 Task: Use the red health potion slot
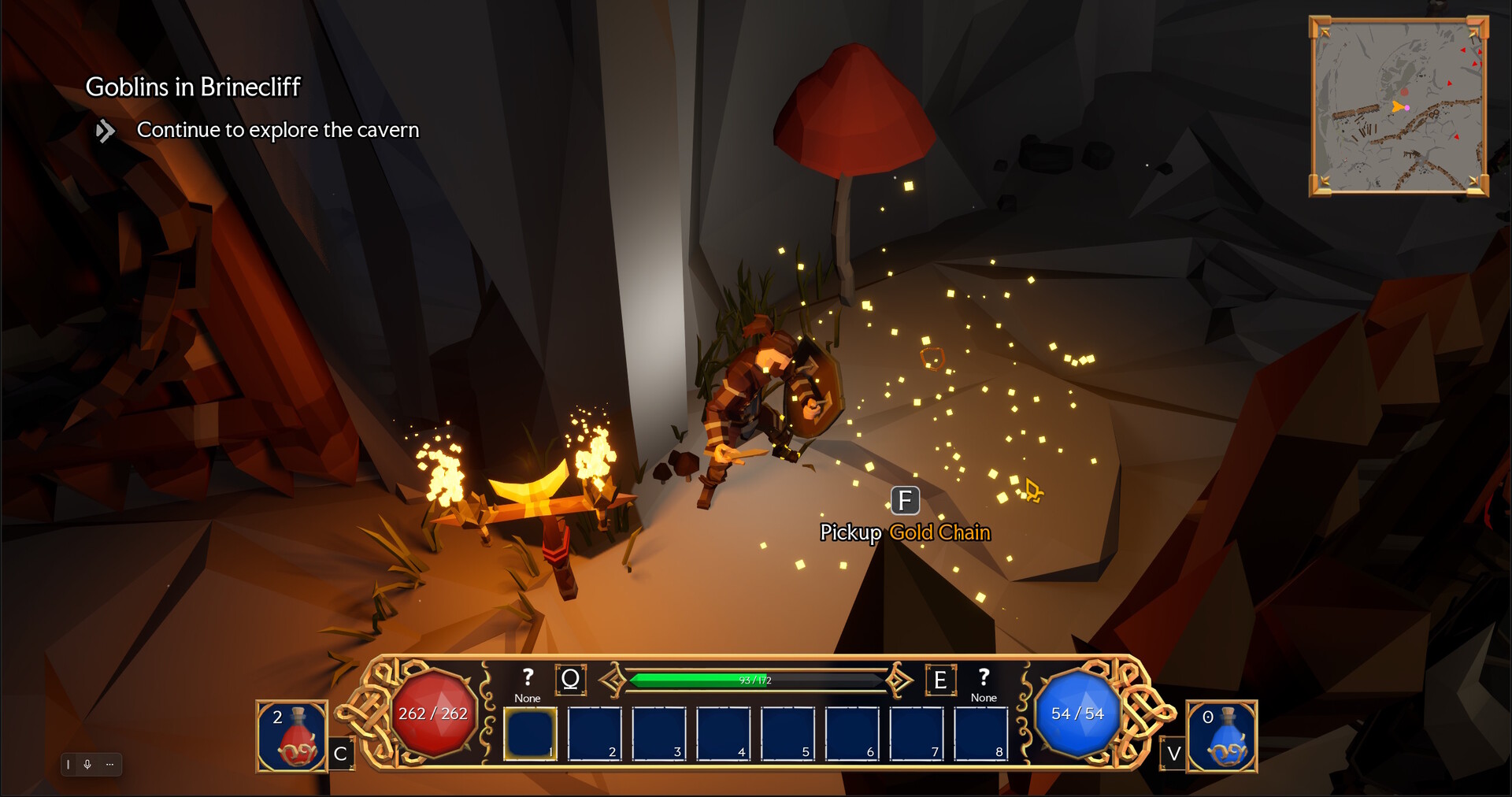pos(292,737)
